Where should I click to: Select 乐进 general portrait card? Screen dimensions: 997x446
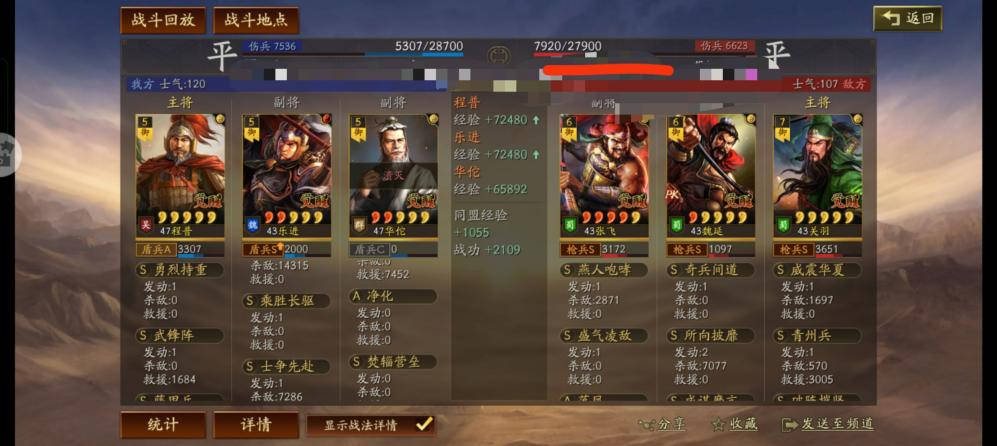click(x=287, y=170)
